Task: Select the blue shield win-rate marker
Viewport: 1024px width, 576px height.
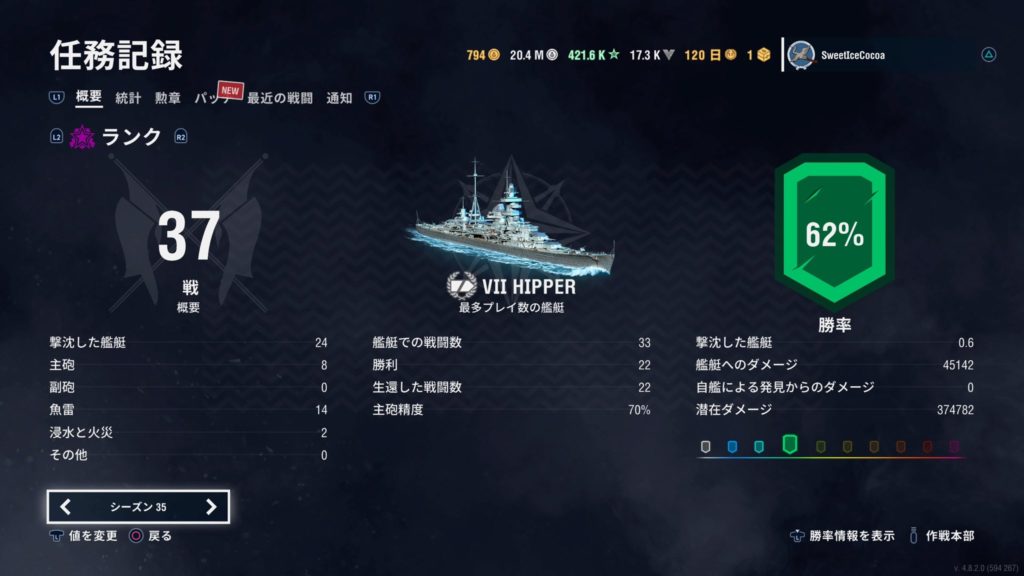Action: [x=732, y=446]
